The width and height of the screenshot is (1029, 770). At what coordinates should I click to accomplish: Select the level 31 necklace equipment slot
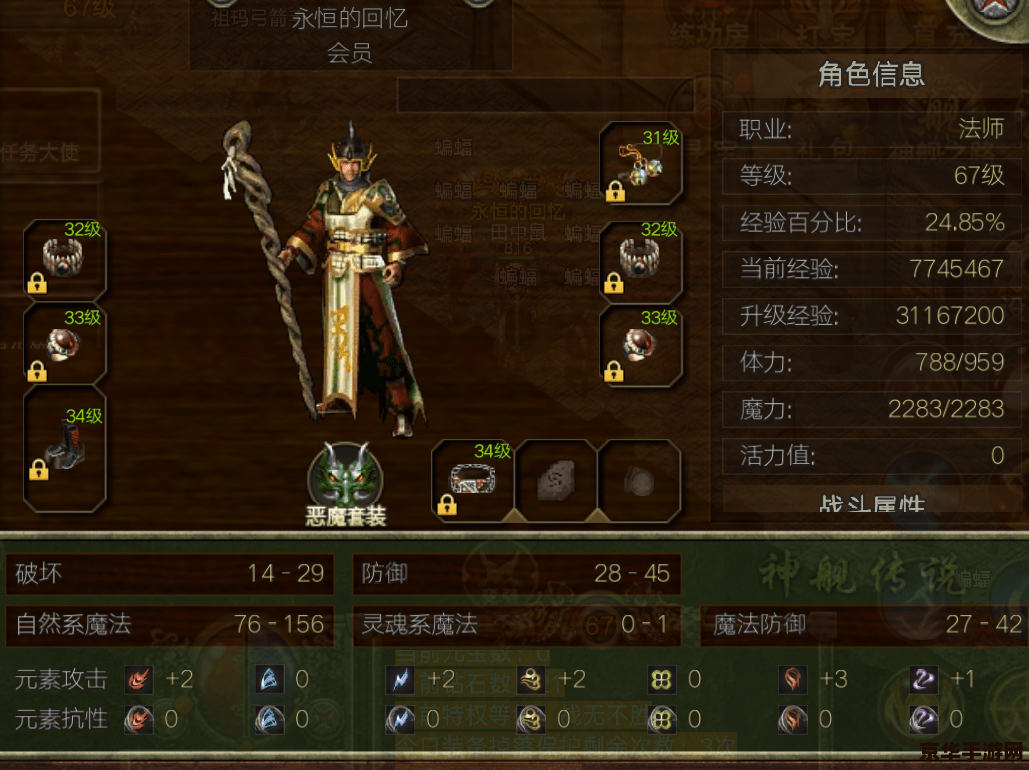tap(641, 164)
